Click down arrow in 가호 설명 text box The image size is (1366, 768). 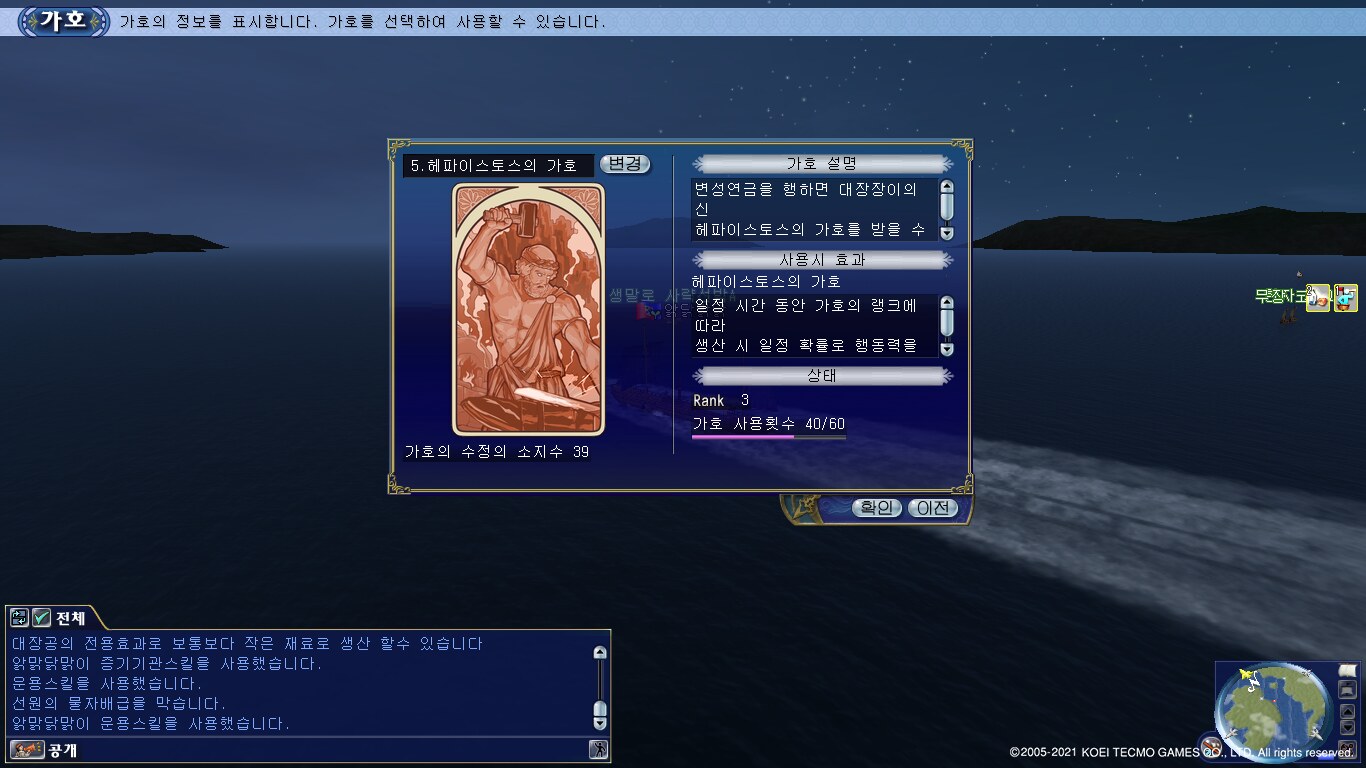tap(947, 233)
